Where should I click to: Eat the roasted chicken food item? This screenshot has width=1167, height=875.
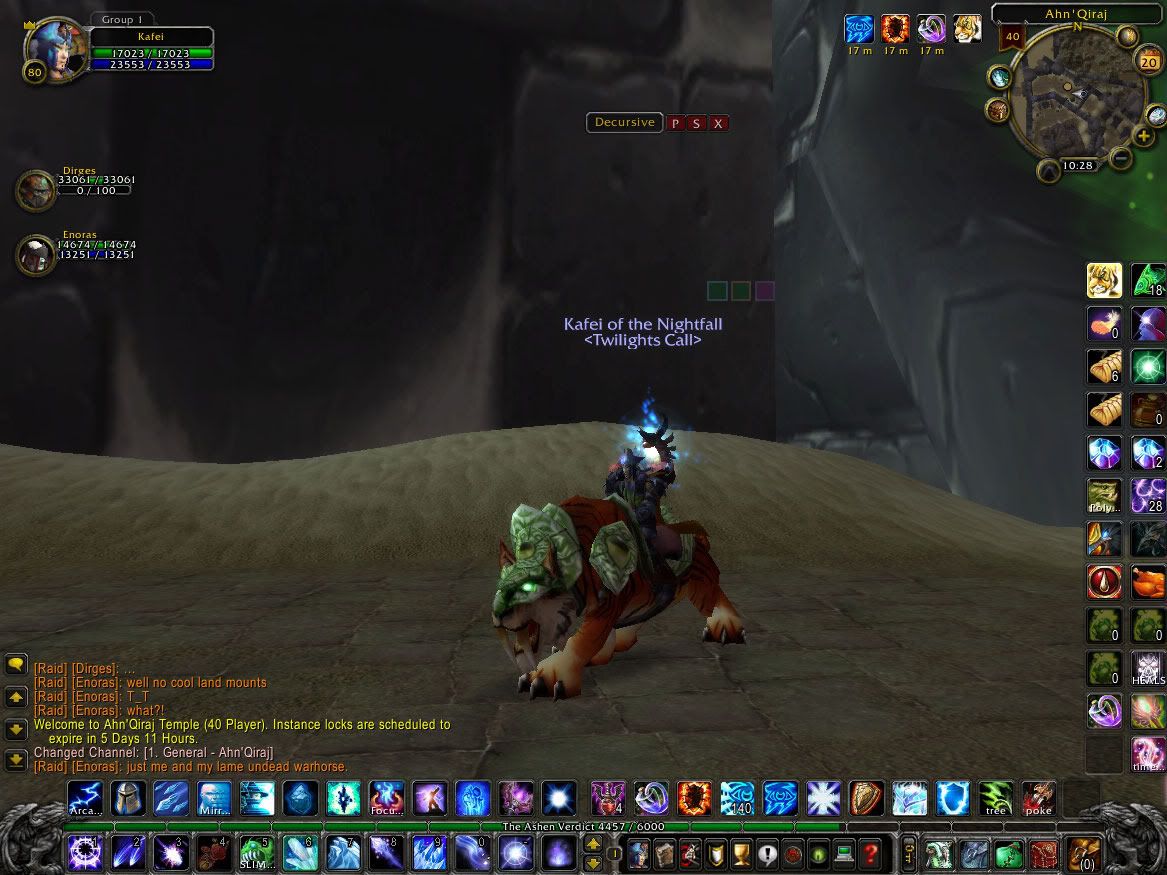point(1148,582)
